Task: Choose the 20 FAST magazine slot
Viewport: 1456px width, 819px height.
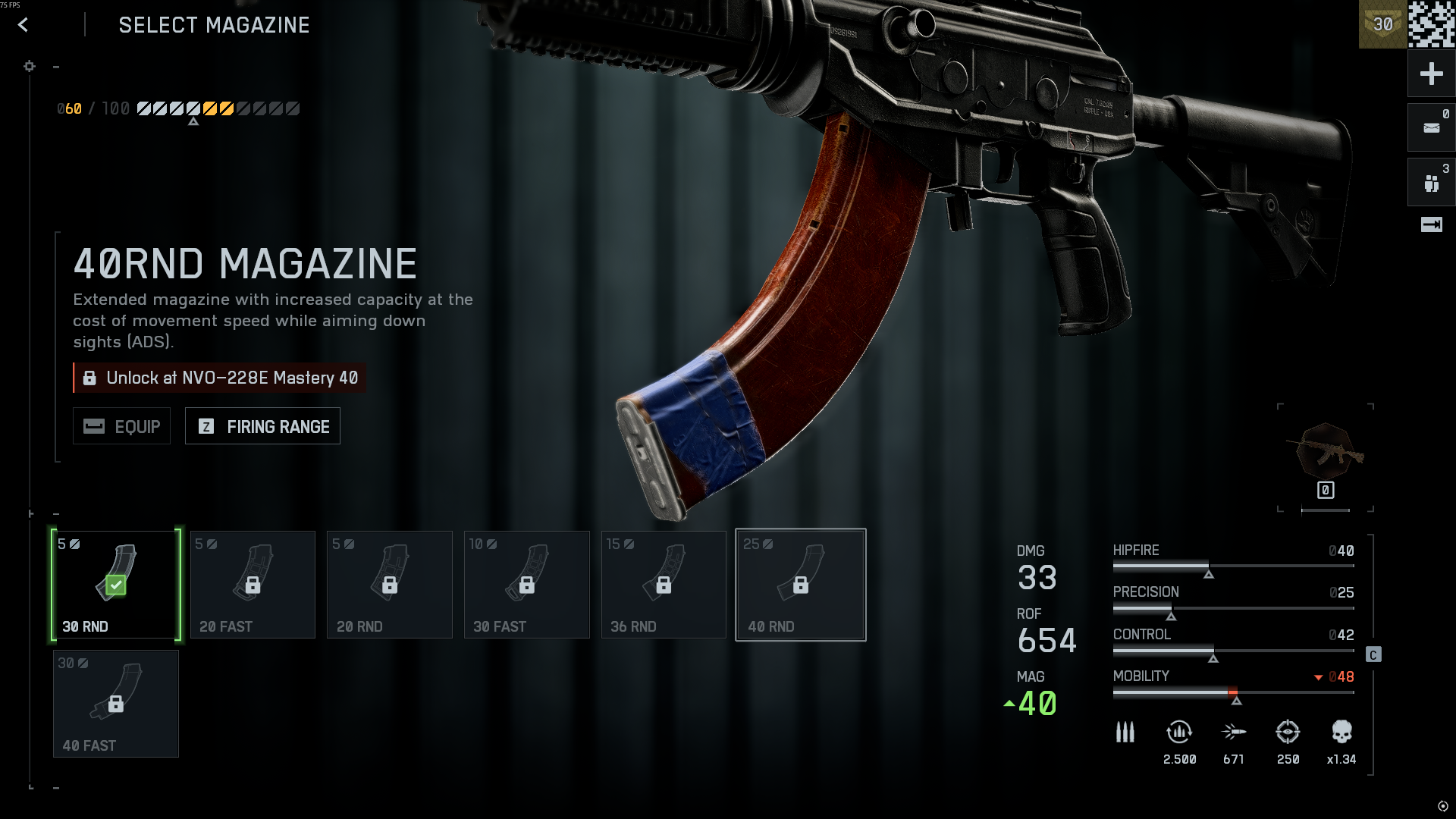Action: (253, 585)
